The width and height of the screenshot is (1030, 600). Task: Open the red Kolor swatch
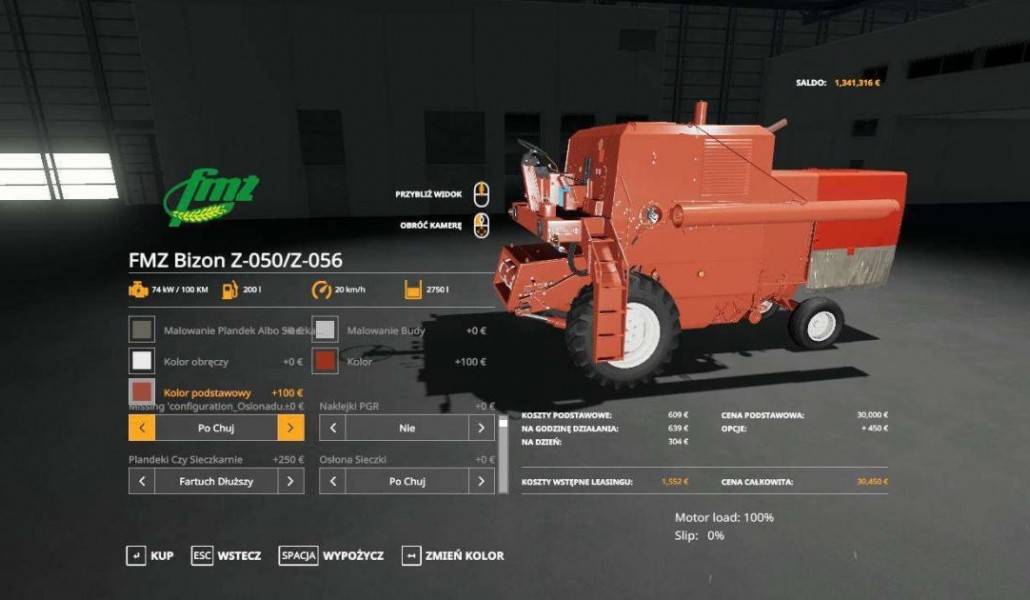coord(325,361)
